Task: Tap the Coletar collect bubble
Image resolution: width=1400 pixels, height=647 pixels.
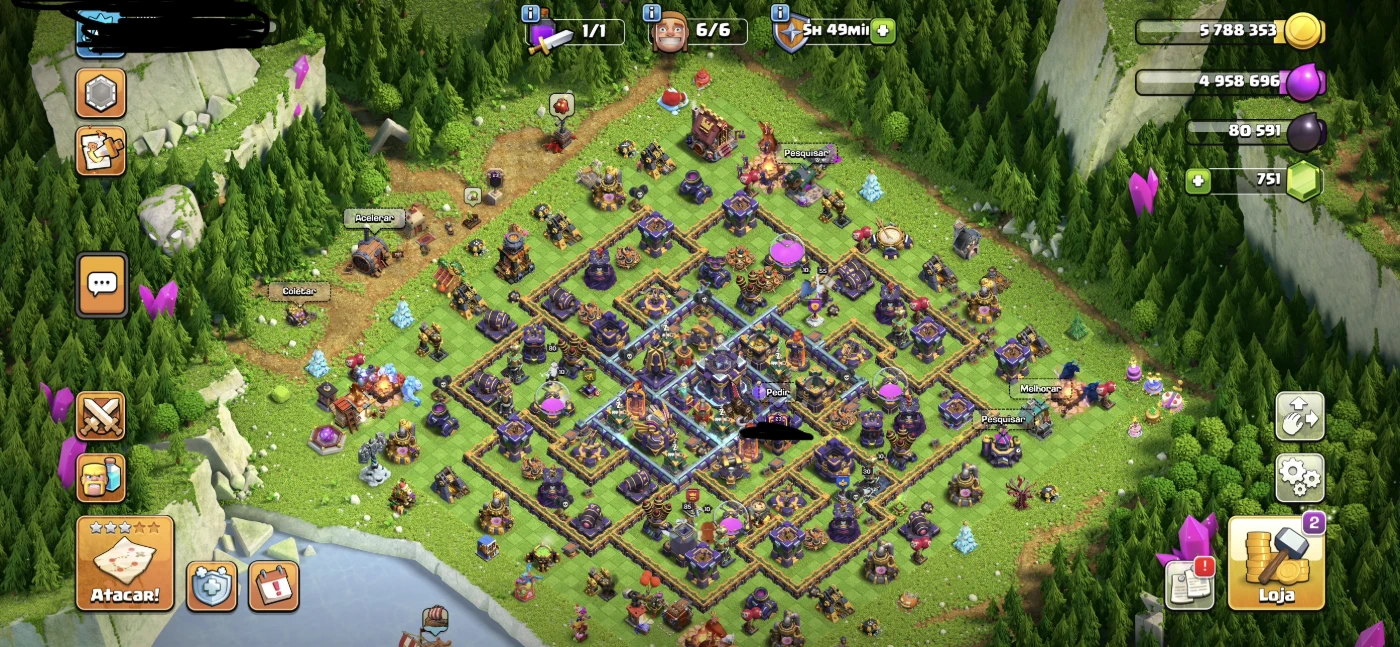Action: 299,291
